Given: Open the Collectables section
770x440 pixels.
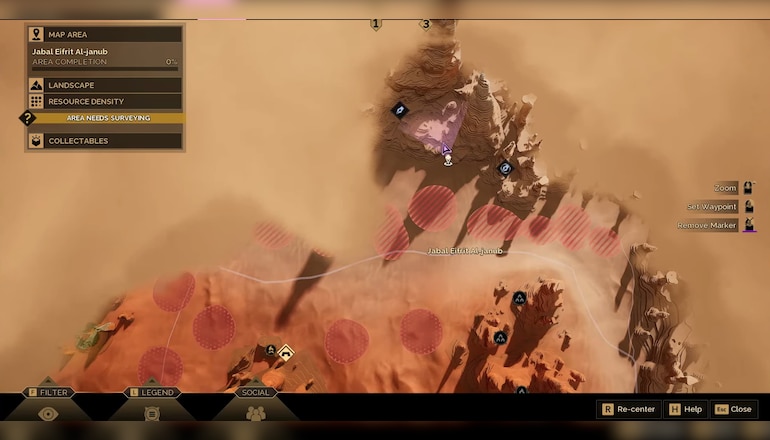Looking at the screenshot, I should [x=104, y=141].
